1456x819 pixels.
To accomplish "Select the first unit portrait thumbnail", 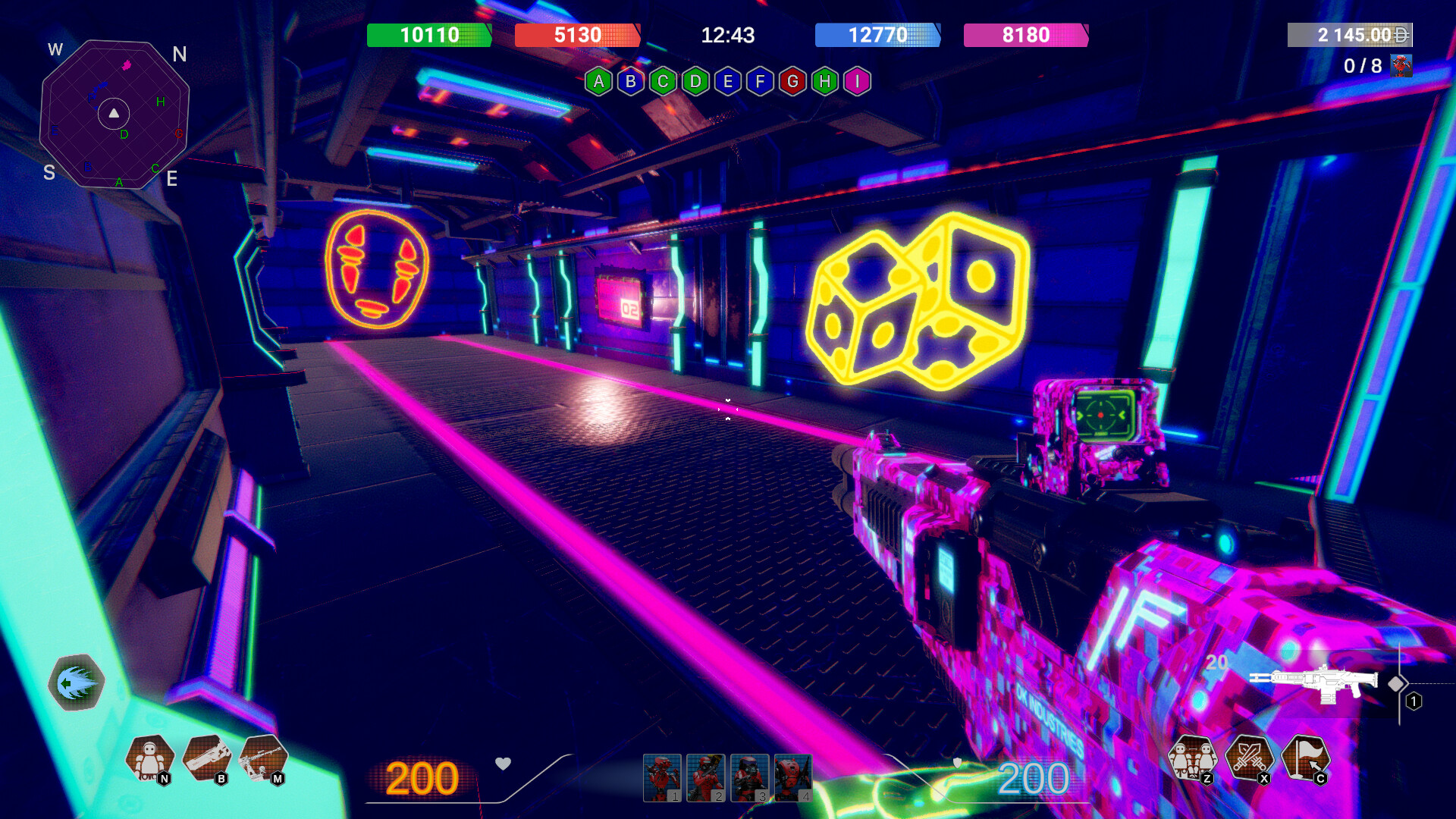I will pos(661,778).
